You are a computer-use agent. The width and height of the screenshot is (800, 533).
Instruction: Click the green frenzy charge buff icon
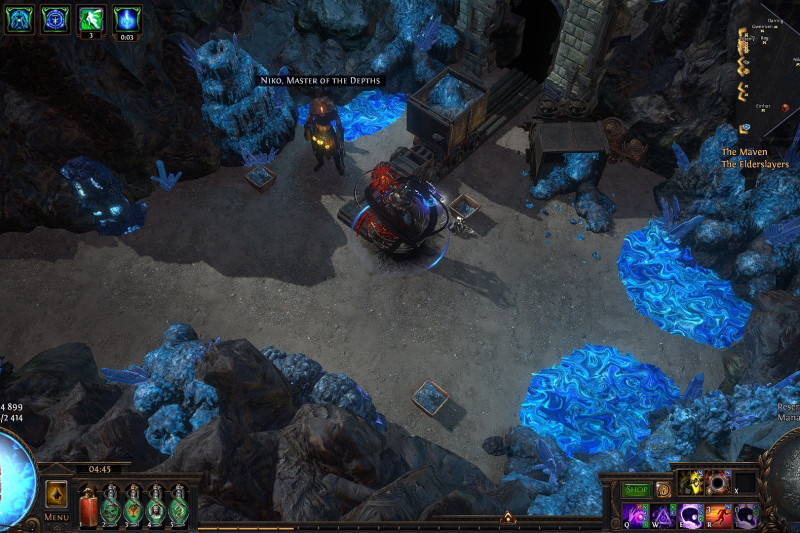click(x=92, y=18)
